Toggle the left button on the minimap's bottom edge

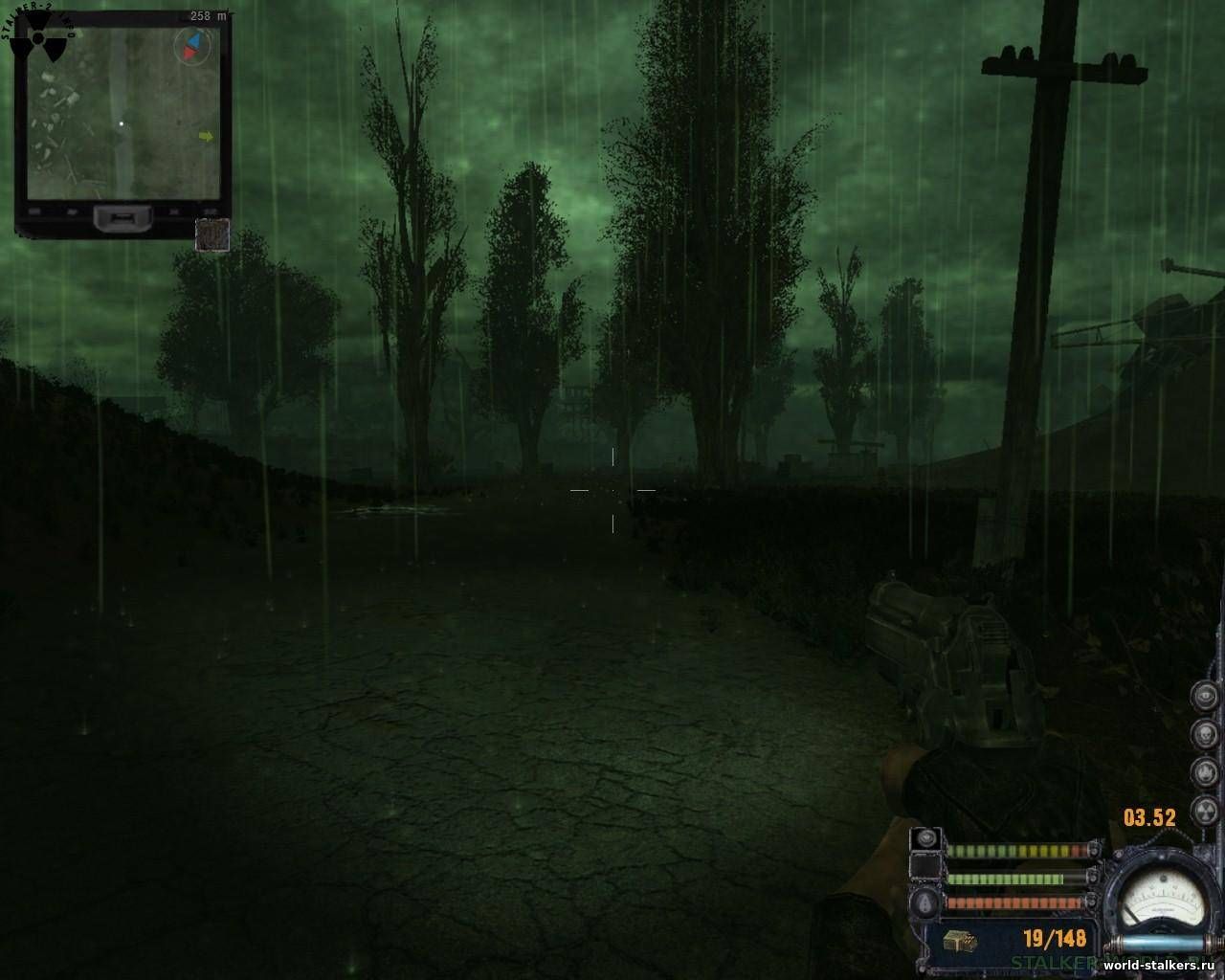(x=34, y=211)
